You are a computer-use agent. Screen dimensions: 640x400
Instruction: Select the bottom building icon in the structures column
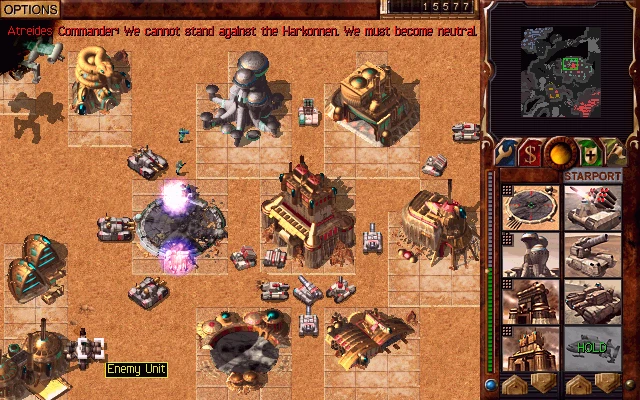[530, 349]
